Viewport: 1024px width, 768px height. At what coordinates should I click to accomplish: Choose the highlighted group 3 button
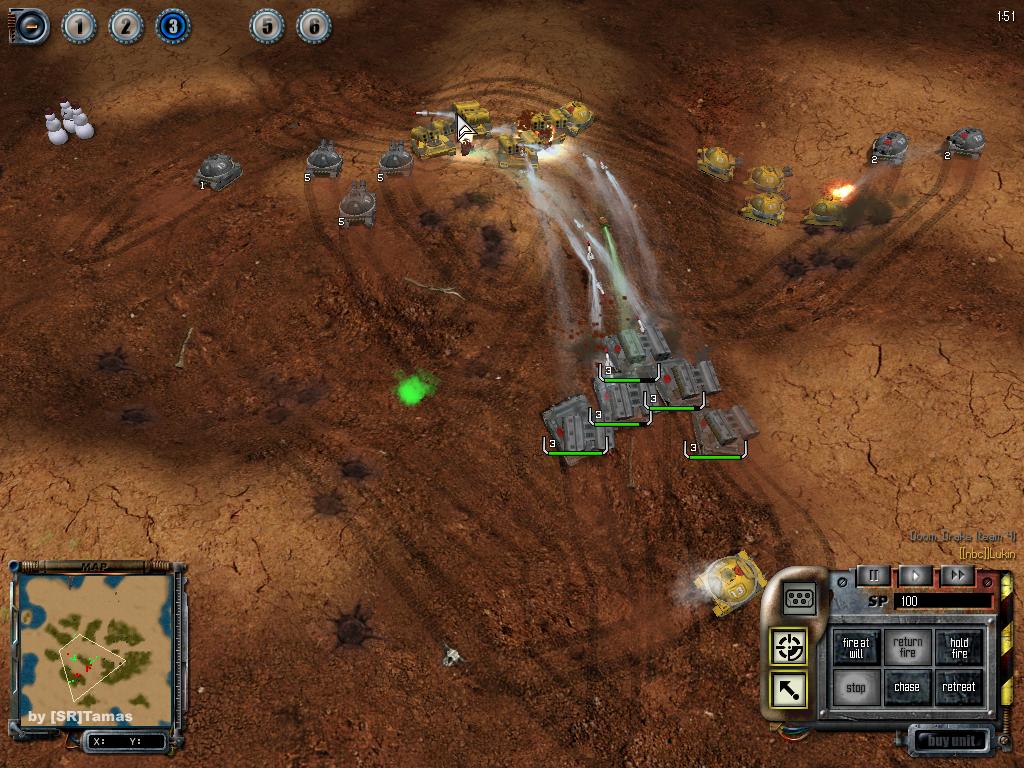pyautogui.click(x=173, y=26)
